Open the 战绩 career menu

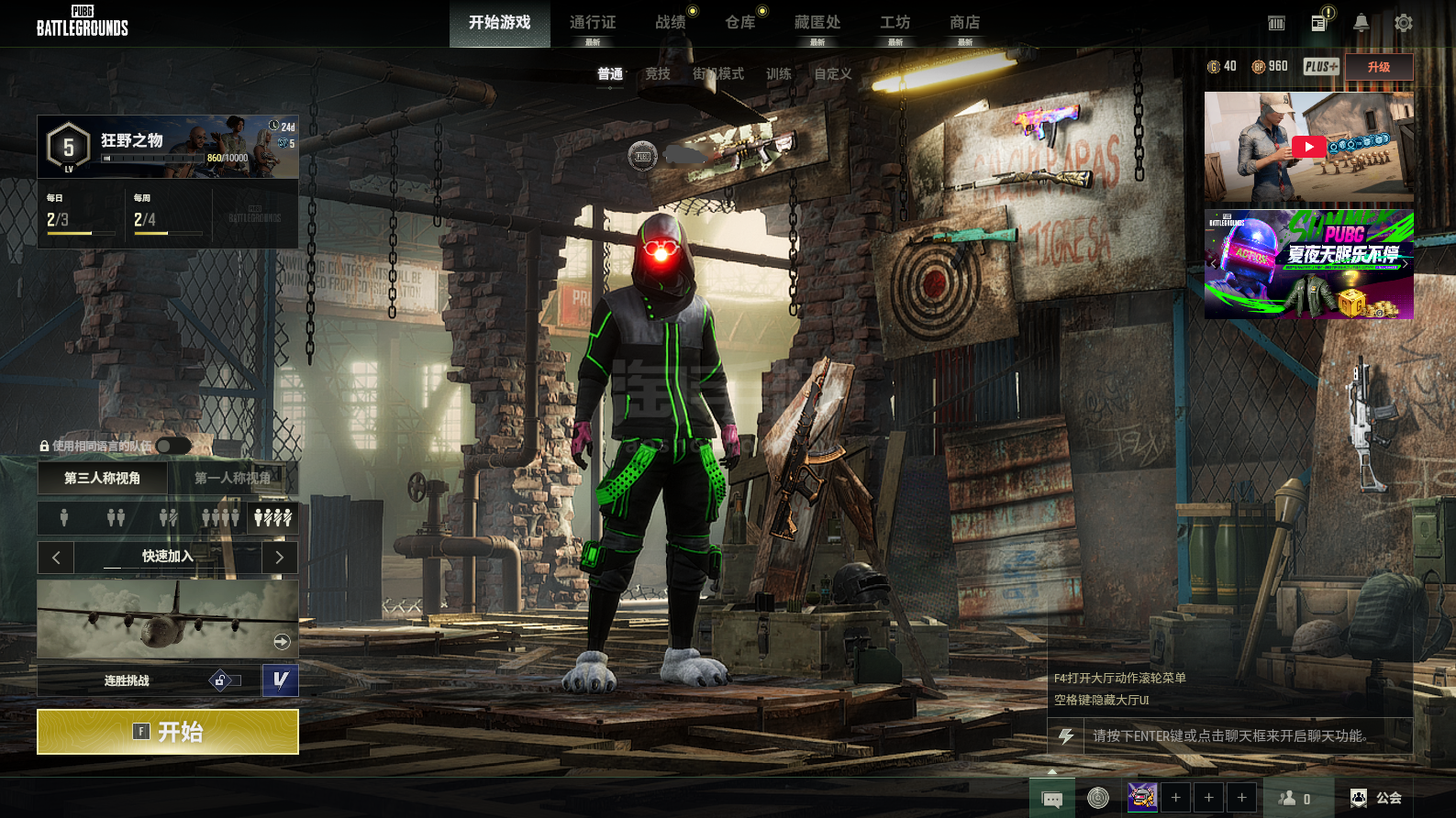pyautogui.click(x=671, y=23)
